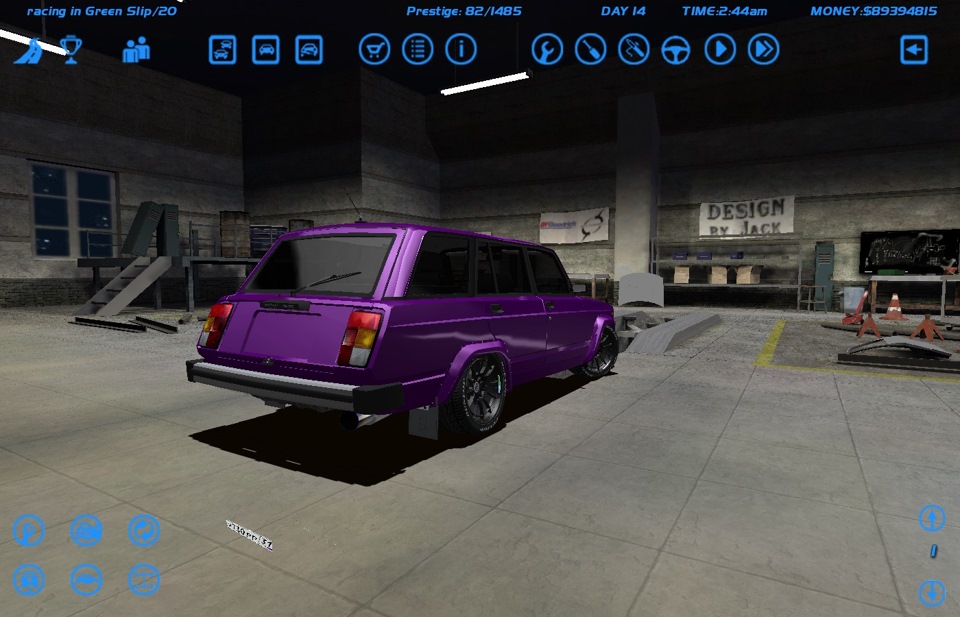Click the down arrow stepper
The height and width of the screenshot is (617, 960).
[x=932, y=592]
